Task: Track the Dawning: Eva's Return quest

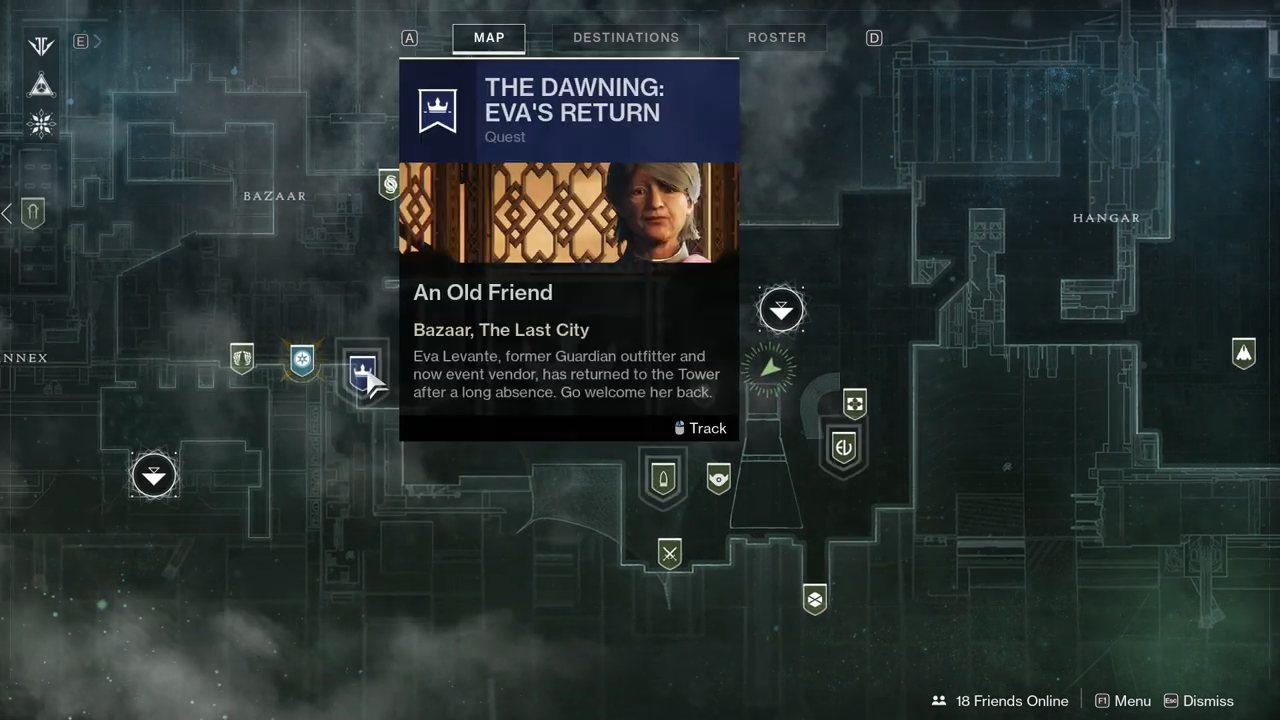Action: (700, 428)
